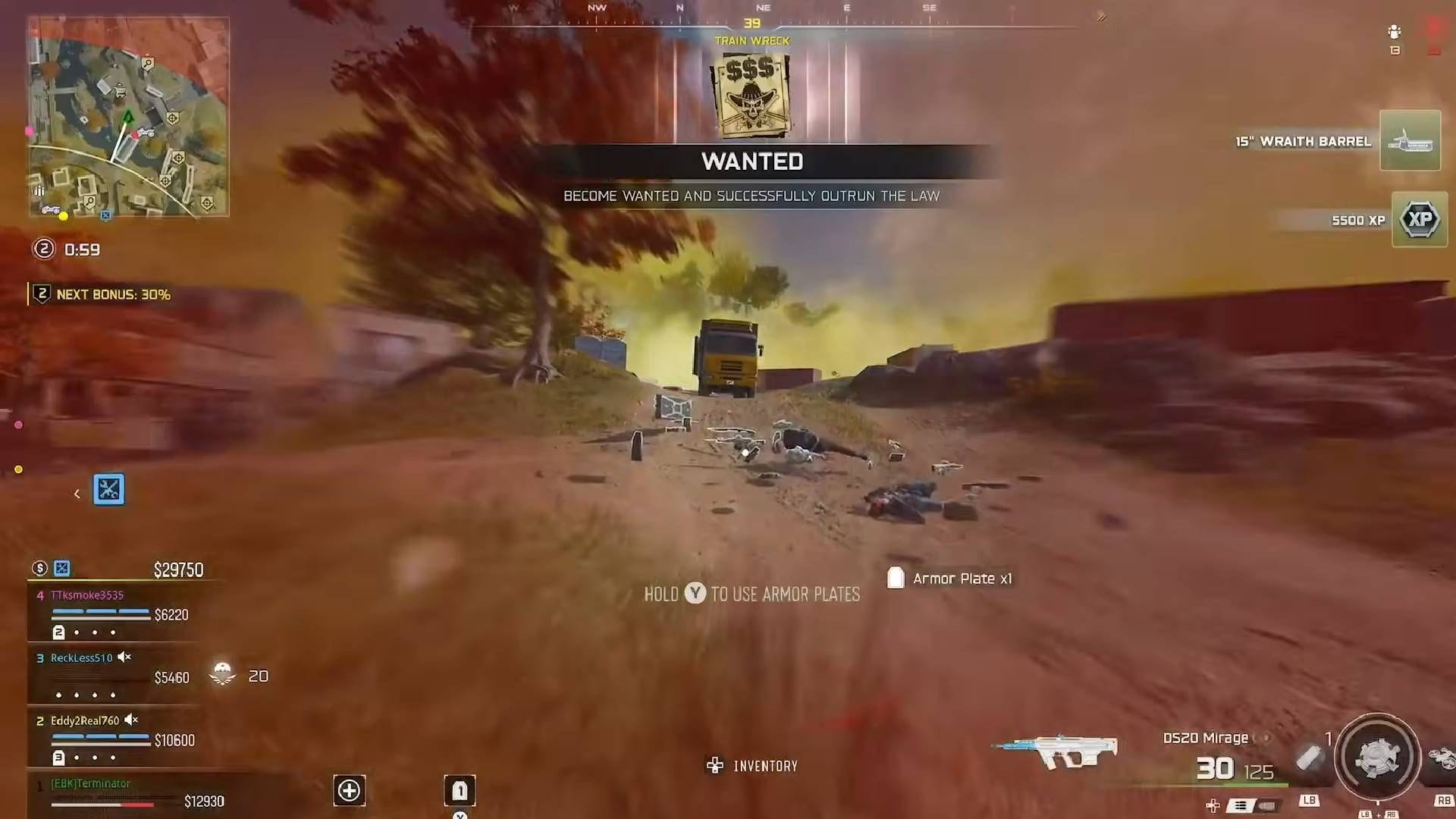Screen dimensions: 1456x819
Task: Collapse the panel using the left chevron arrow
Action: (77, 491)
